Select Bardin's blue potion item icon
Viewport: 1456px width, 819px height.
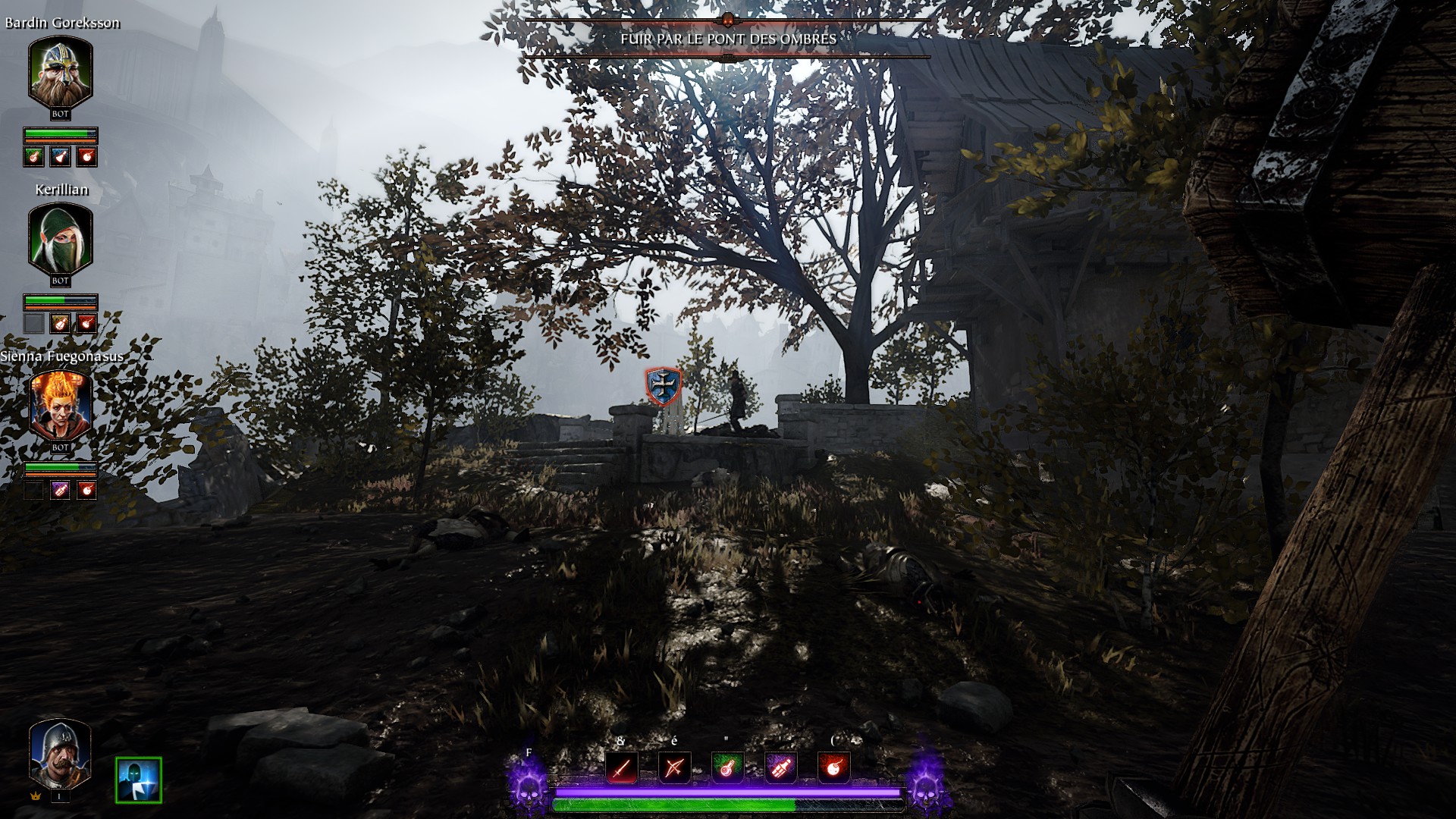click(60, 157)
